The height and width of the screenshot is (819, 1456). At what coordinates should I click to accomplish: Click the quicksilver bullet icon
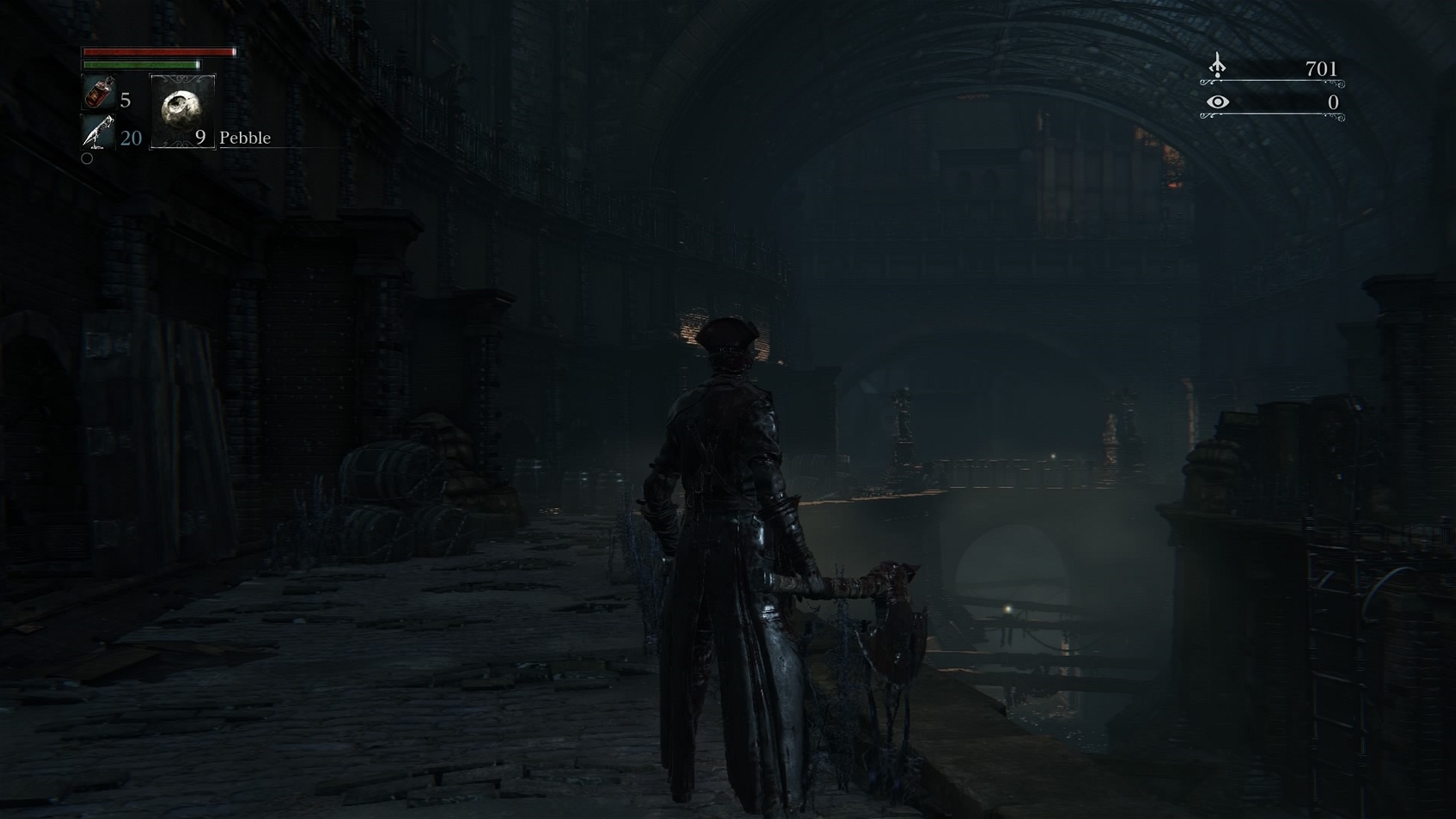(98, 133)
